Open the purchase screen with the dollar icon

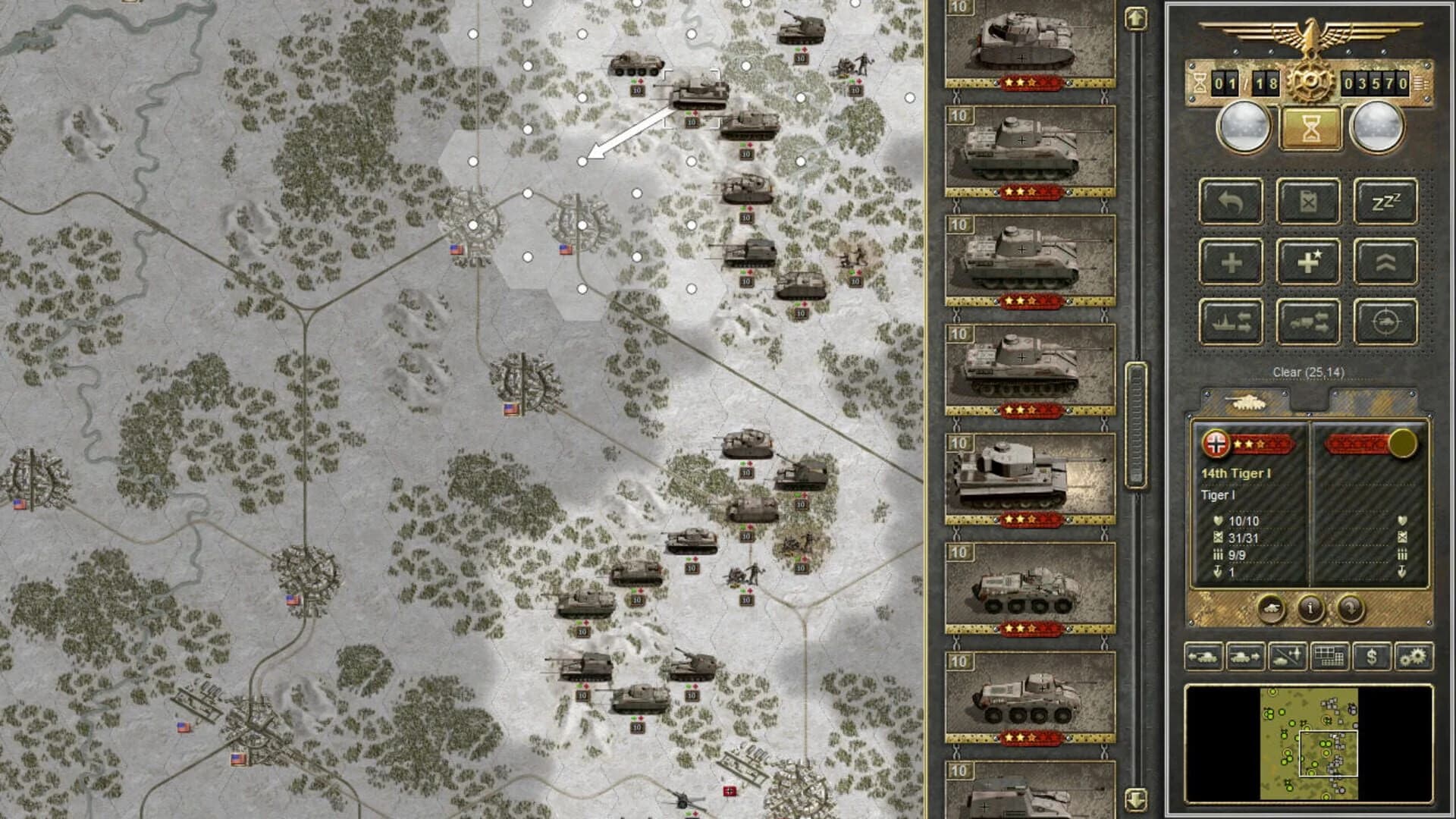[x=1371, y=658]
